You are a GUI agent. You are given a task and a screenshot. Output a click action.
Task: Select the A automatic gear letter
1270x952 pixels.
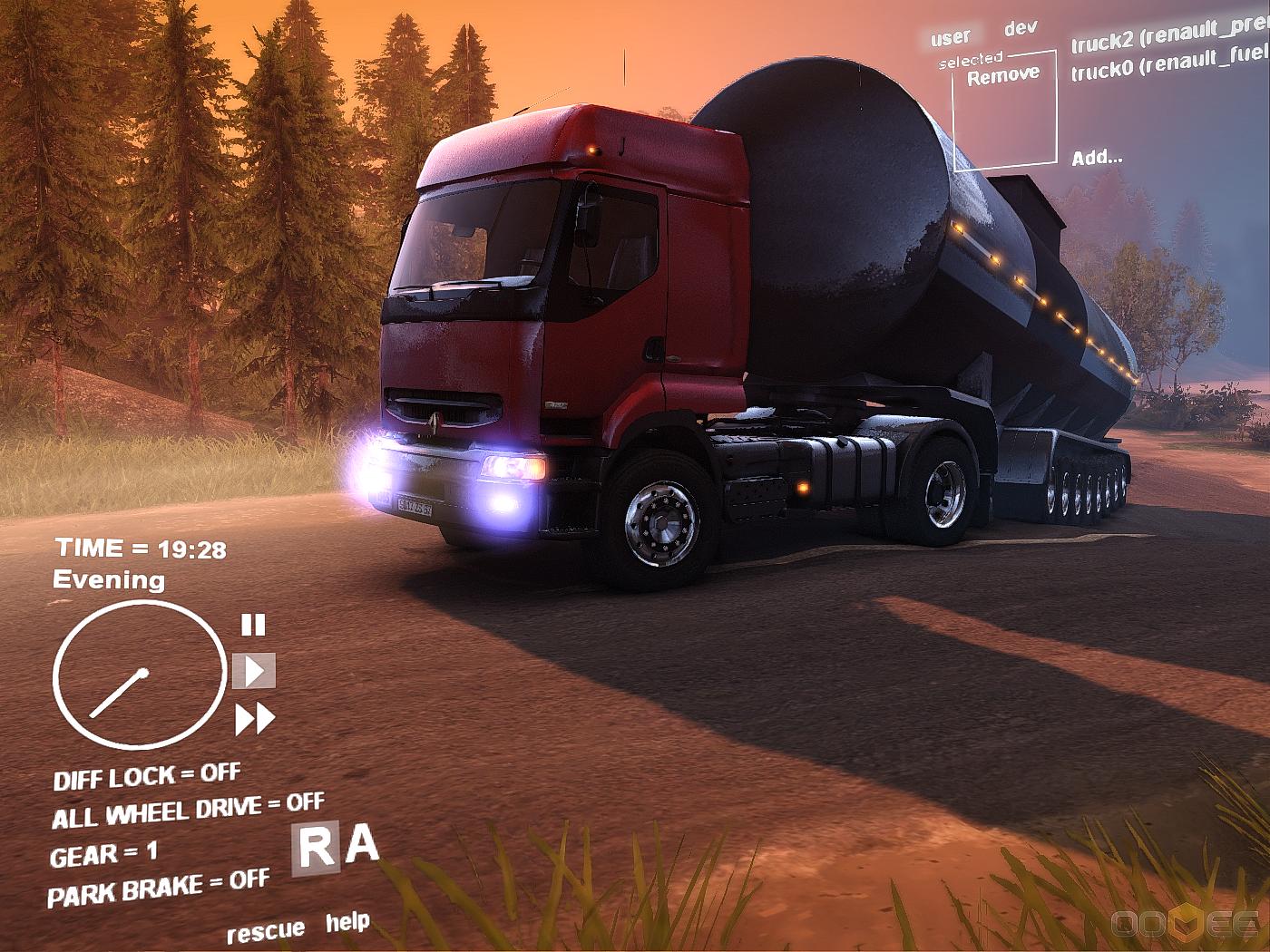(x=362, y=844)
